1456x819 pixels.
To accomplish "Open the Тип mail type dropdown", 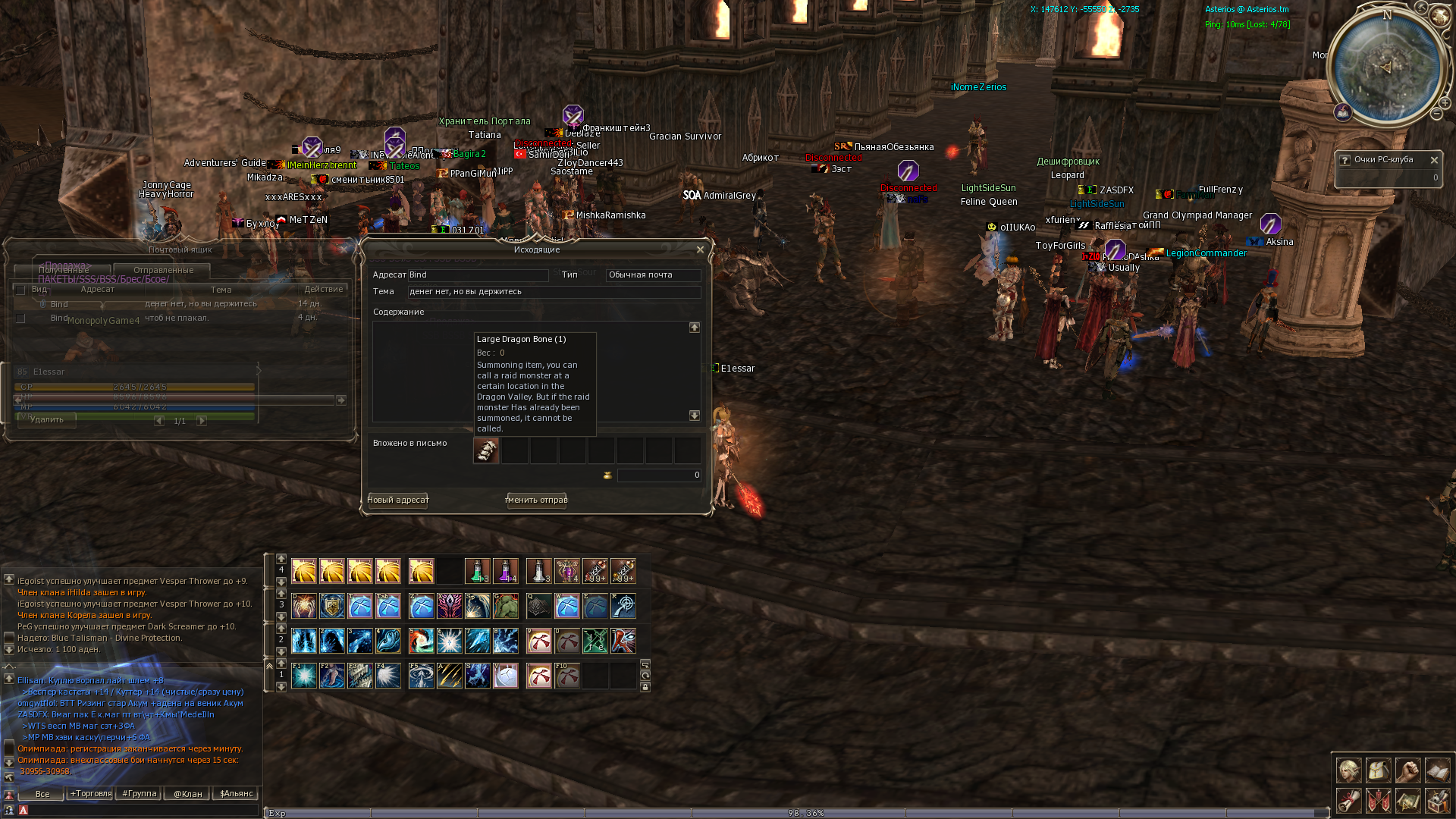I will click(652, 275).
